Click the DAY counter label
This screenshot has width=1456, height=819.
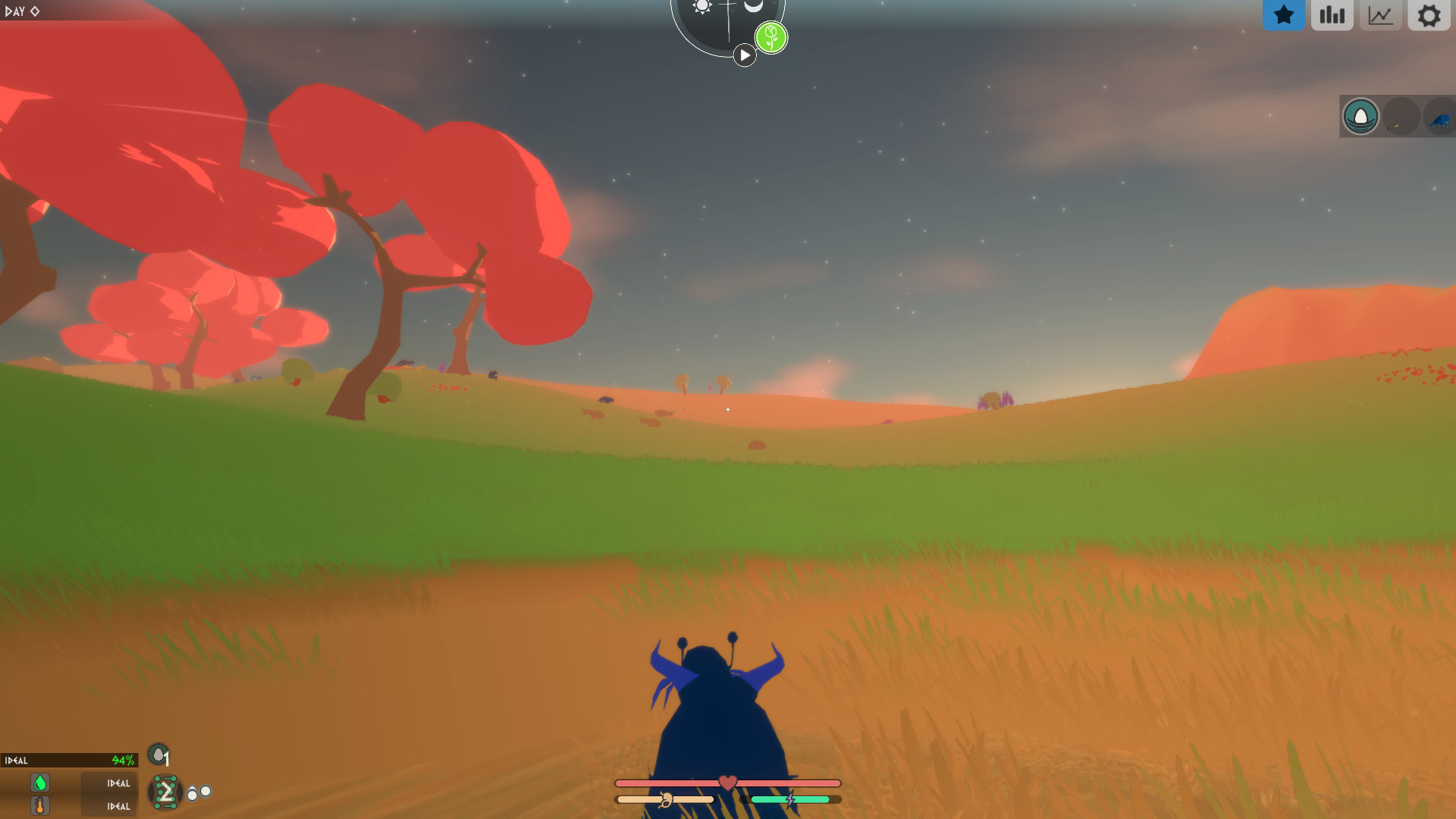click(20, 11)
